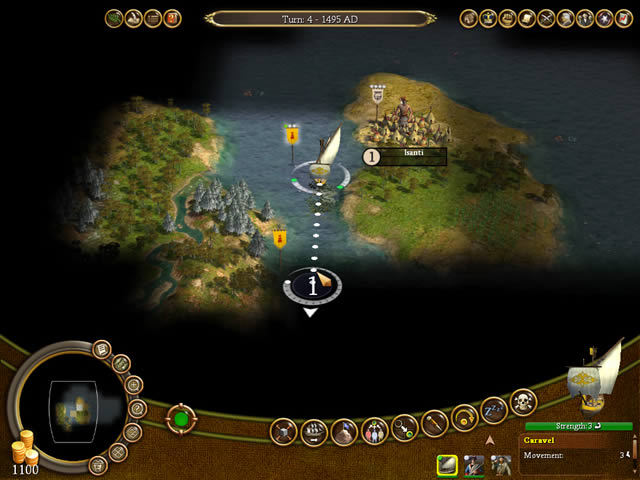
Task: Select the highlighted caravel unit icon
Action: pyautogui.click(x=447, y=464)
